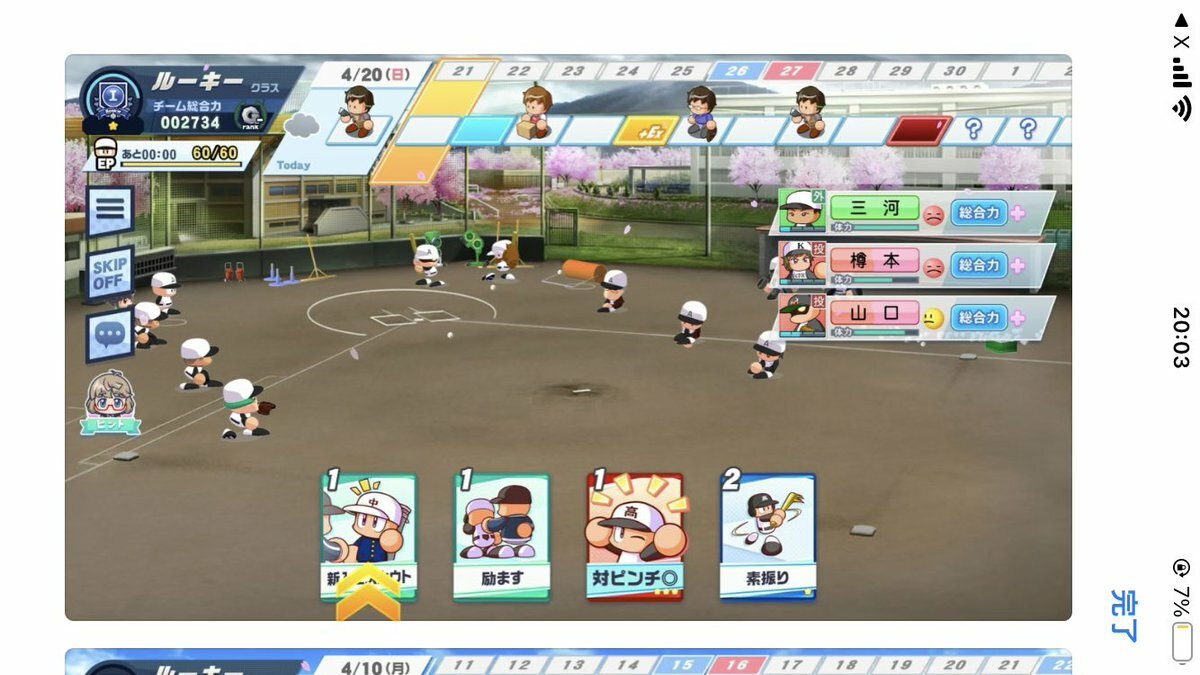Viewport: 1200px width, 675px height.
Task: Open the chat speech bubble button
Action: click(109, 333)
